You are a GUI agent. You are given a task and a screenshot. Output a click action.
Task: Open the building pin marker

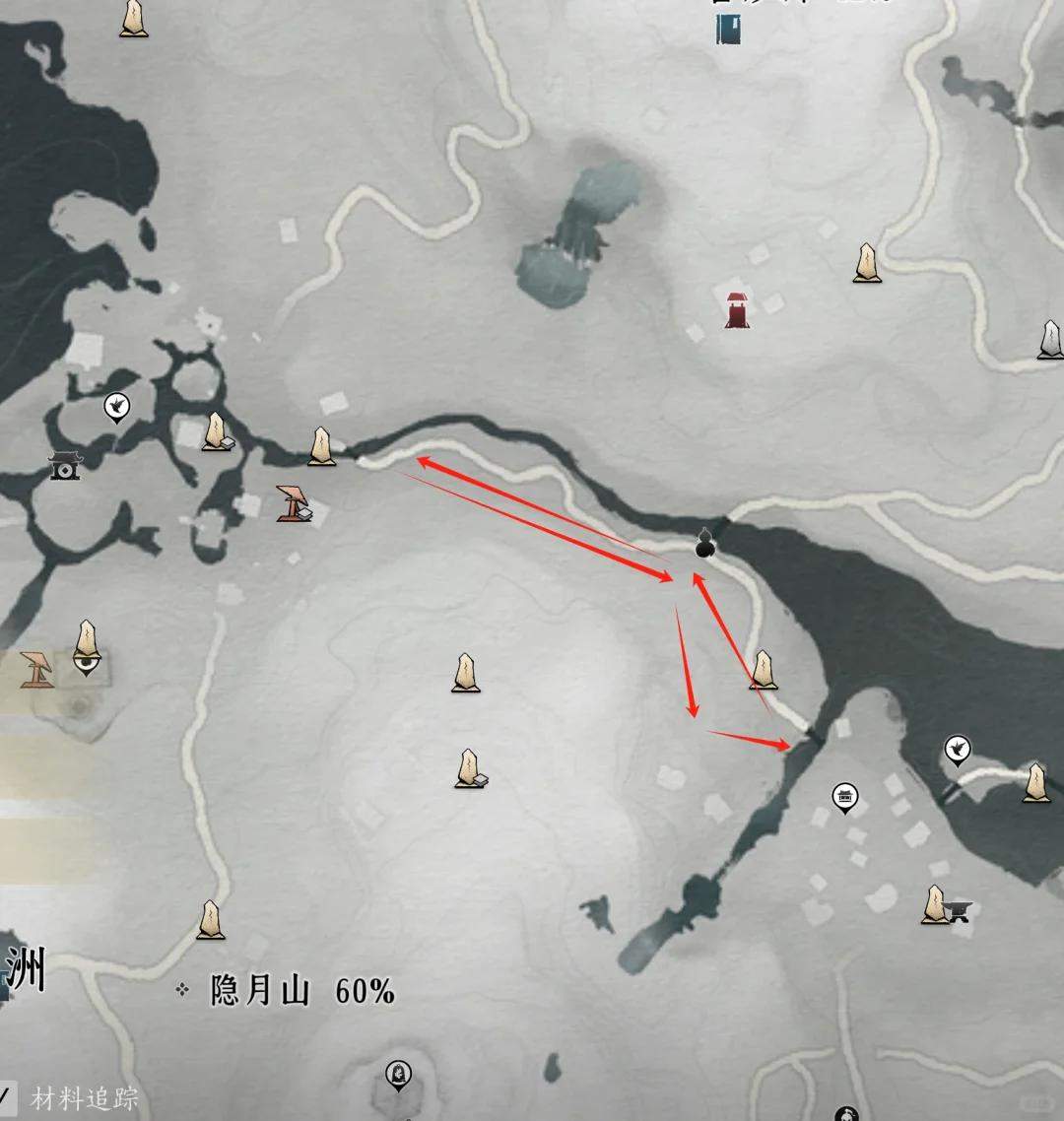844,797
